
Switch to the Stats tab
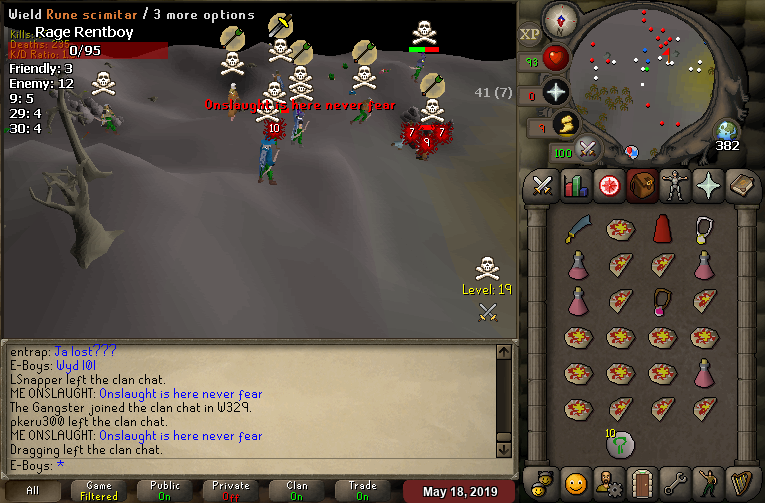575,186
